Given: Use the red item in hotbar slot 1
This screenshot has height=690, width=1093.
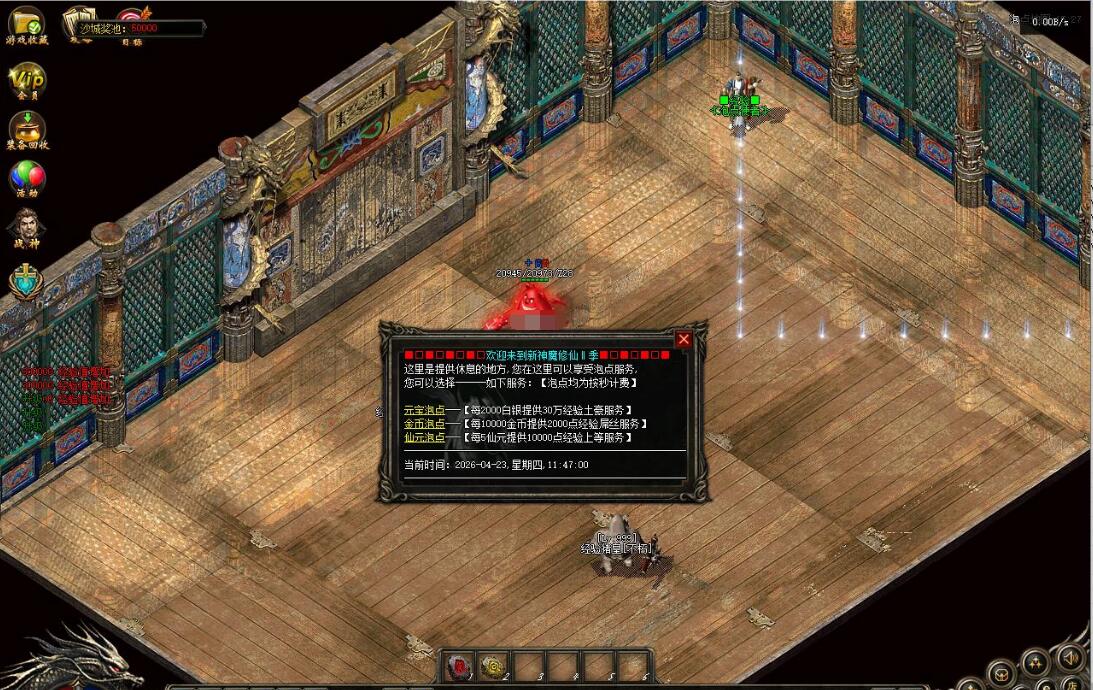Looking at the screenshot, I should coord(461,666).
